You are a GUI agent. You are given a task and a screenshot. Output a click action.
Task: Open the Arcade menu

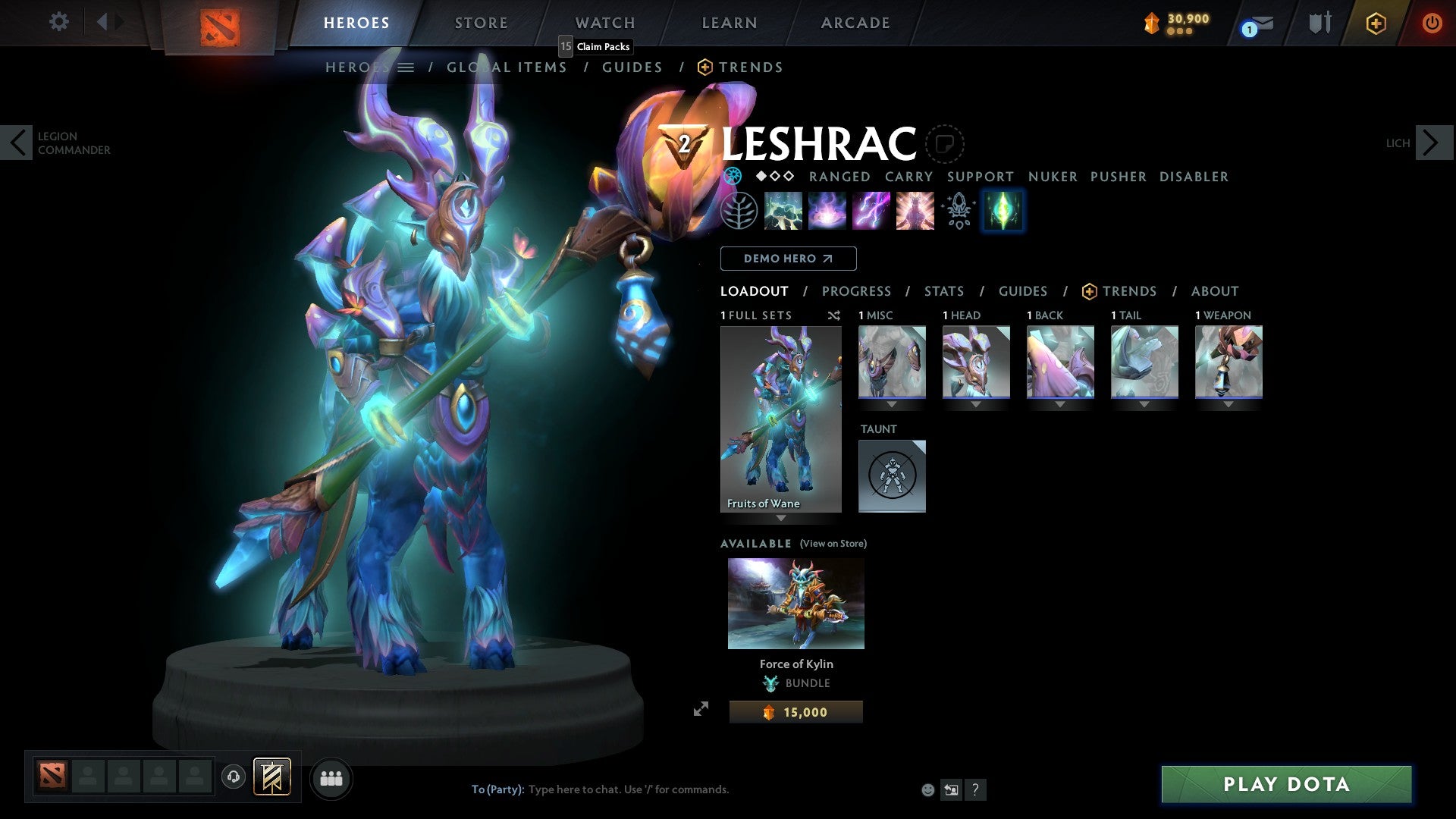pyautogui.click(x=855, y=22)
